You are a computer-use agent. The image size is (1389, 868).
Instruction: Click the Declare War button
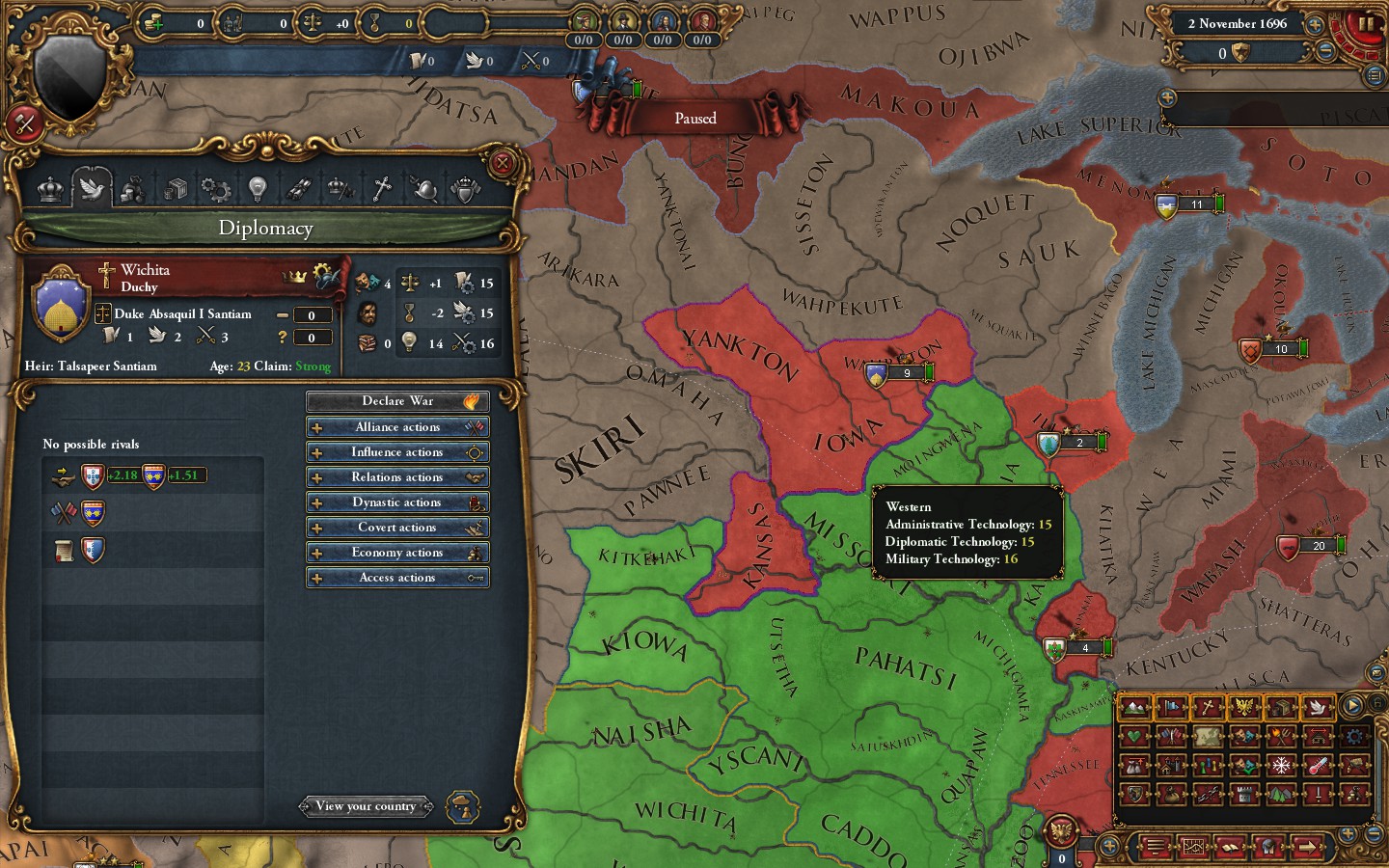[x=397, y=401]
